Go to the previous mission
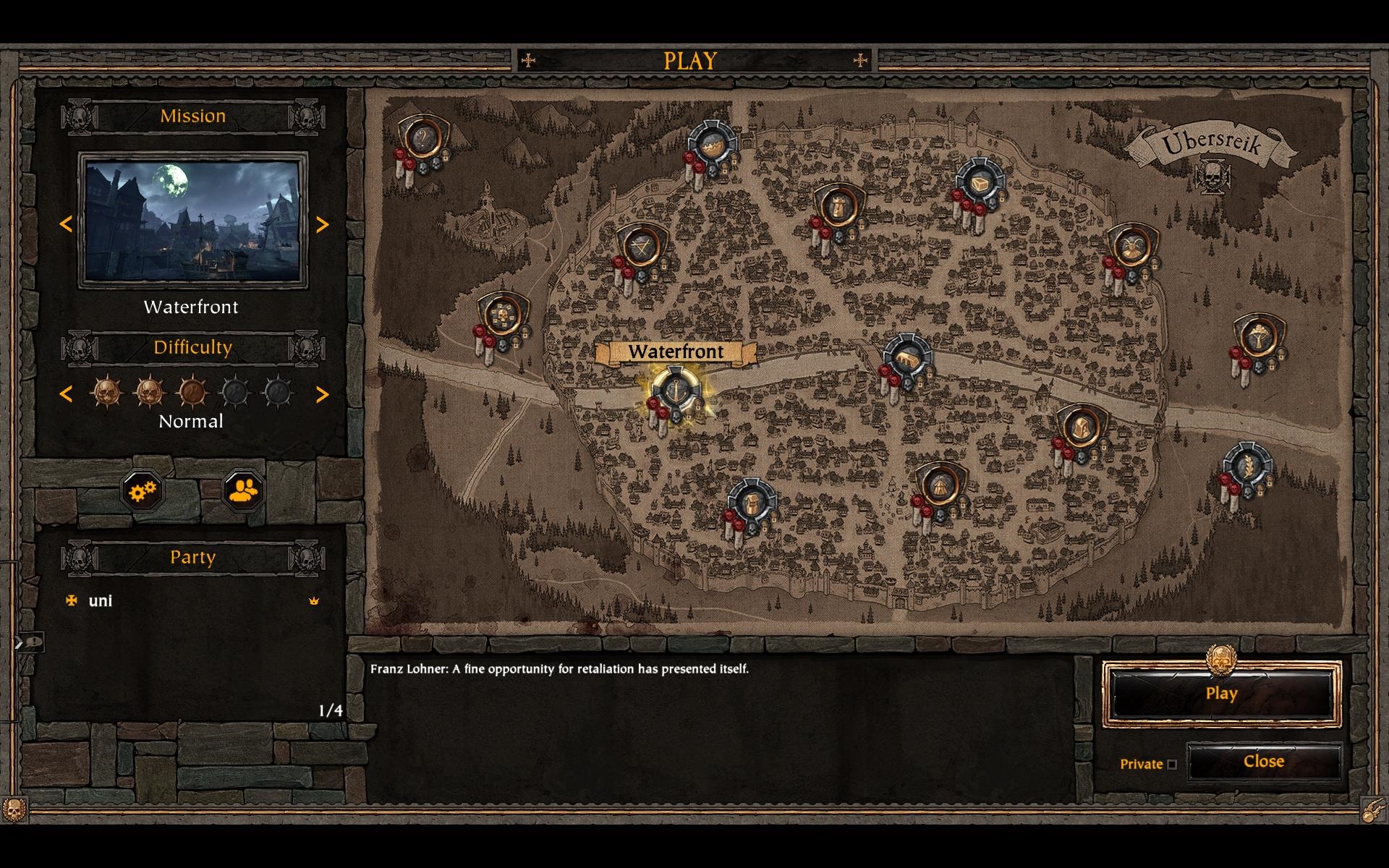Image resolution: width=1389 pixels, height=868 pixels. (66, 225)
